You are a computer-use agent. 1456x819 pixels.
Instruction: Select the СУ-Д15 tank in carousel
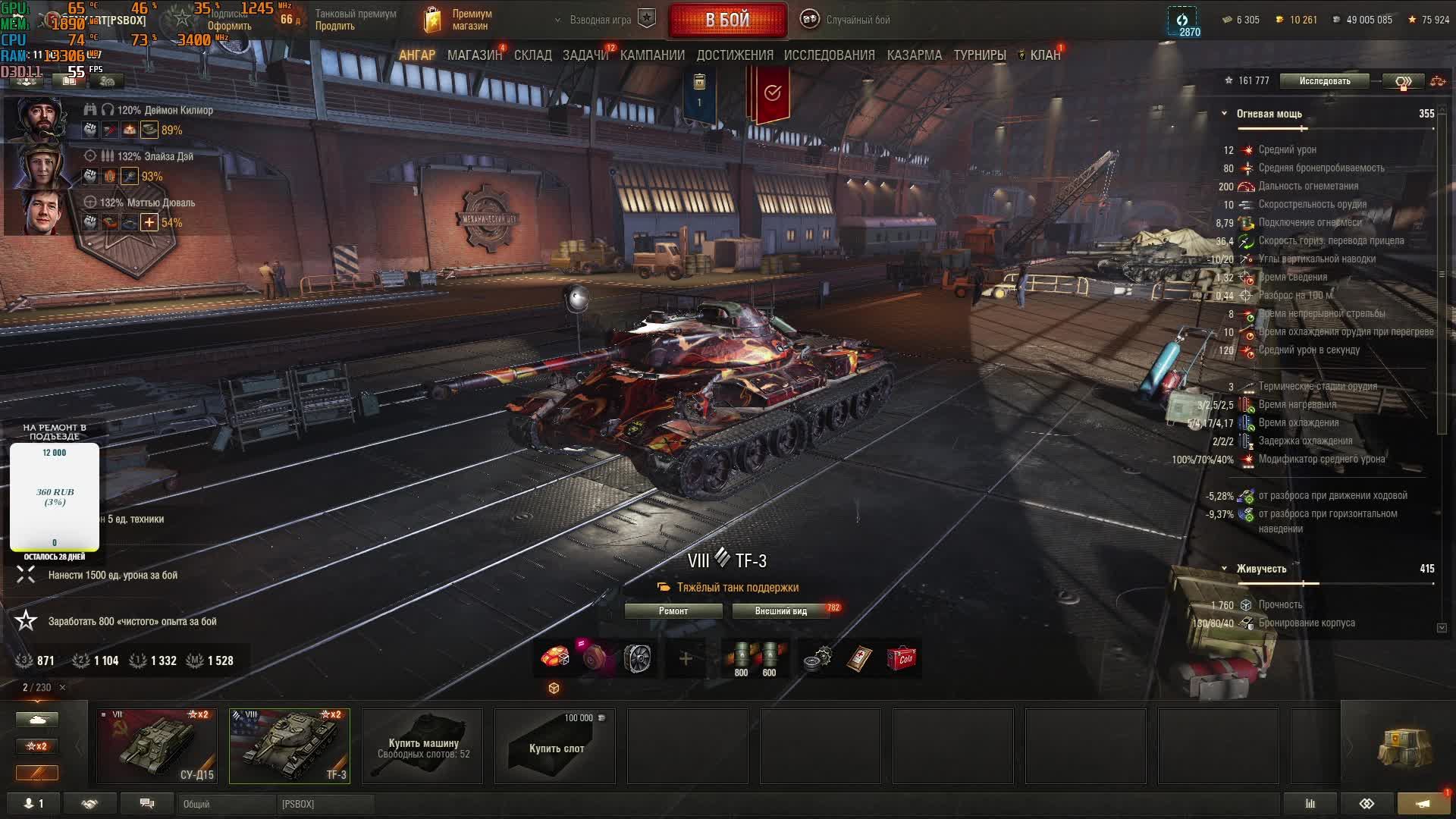157,746
